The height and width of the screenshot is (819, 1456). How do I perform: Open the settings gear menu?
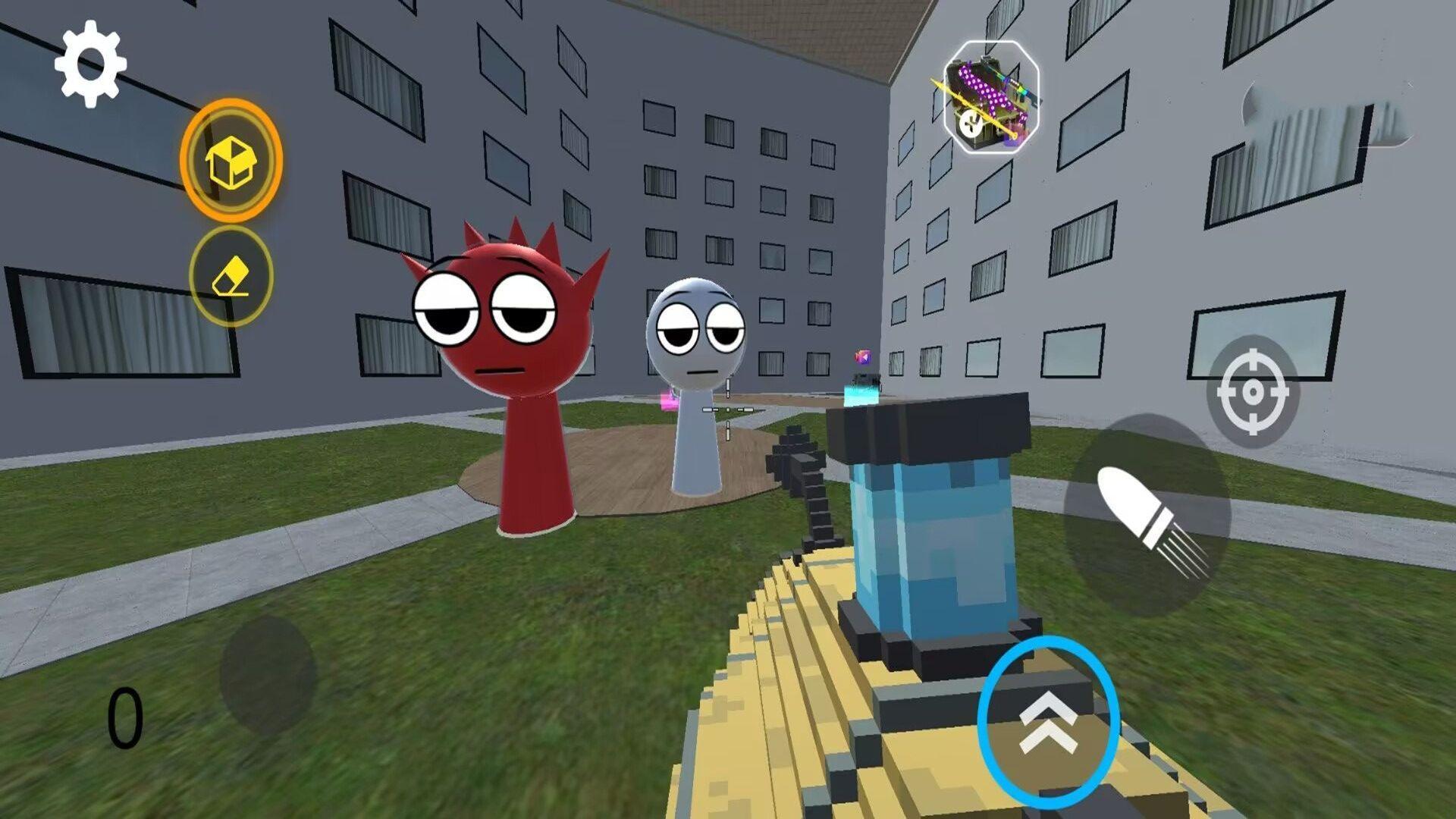point(90,63)
